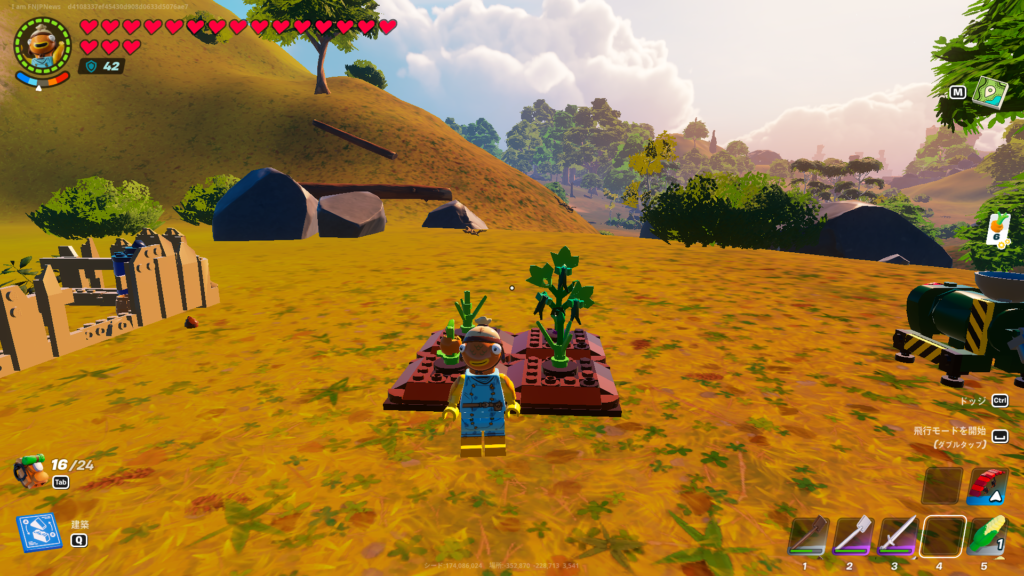Open the backpack inventory icon
1024x576 pixels.
[x=31, y=469]
